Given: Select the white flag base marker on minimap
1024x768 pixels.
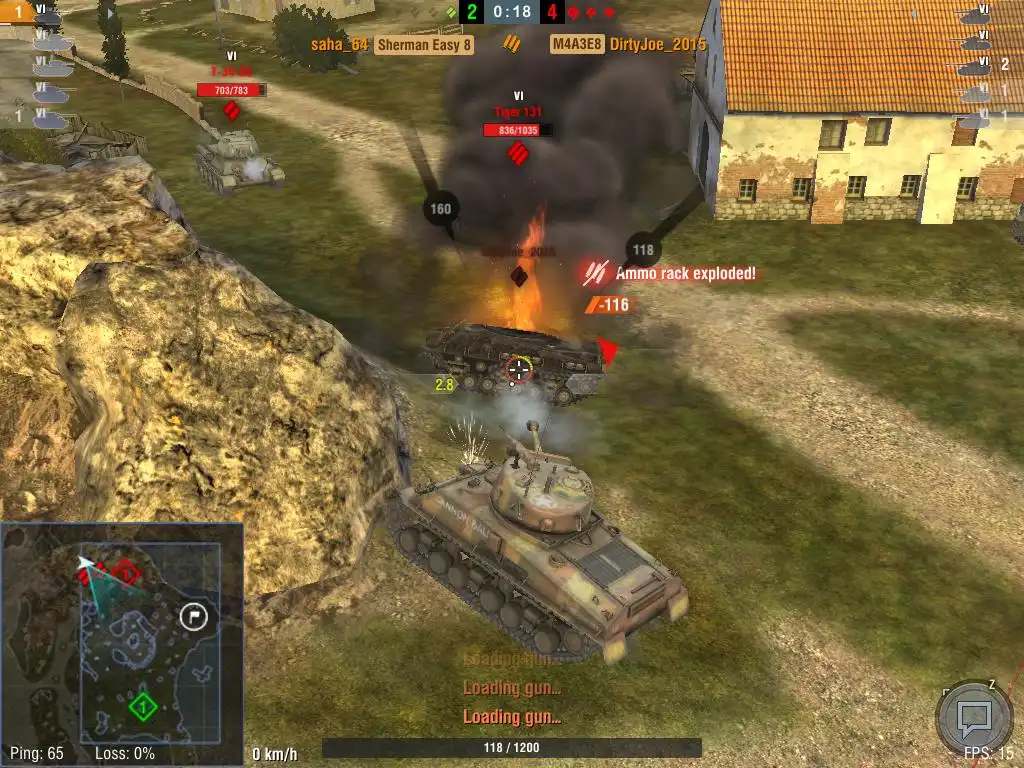Looking at the screenshot, I should [x=193, y=616].
